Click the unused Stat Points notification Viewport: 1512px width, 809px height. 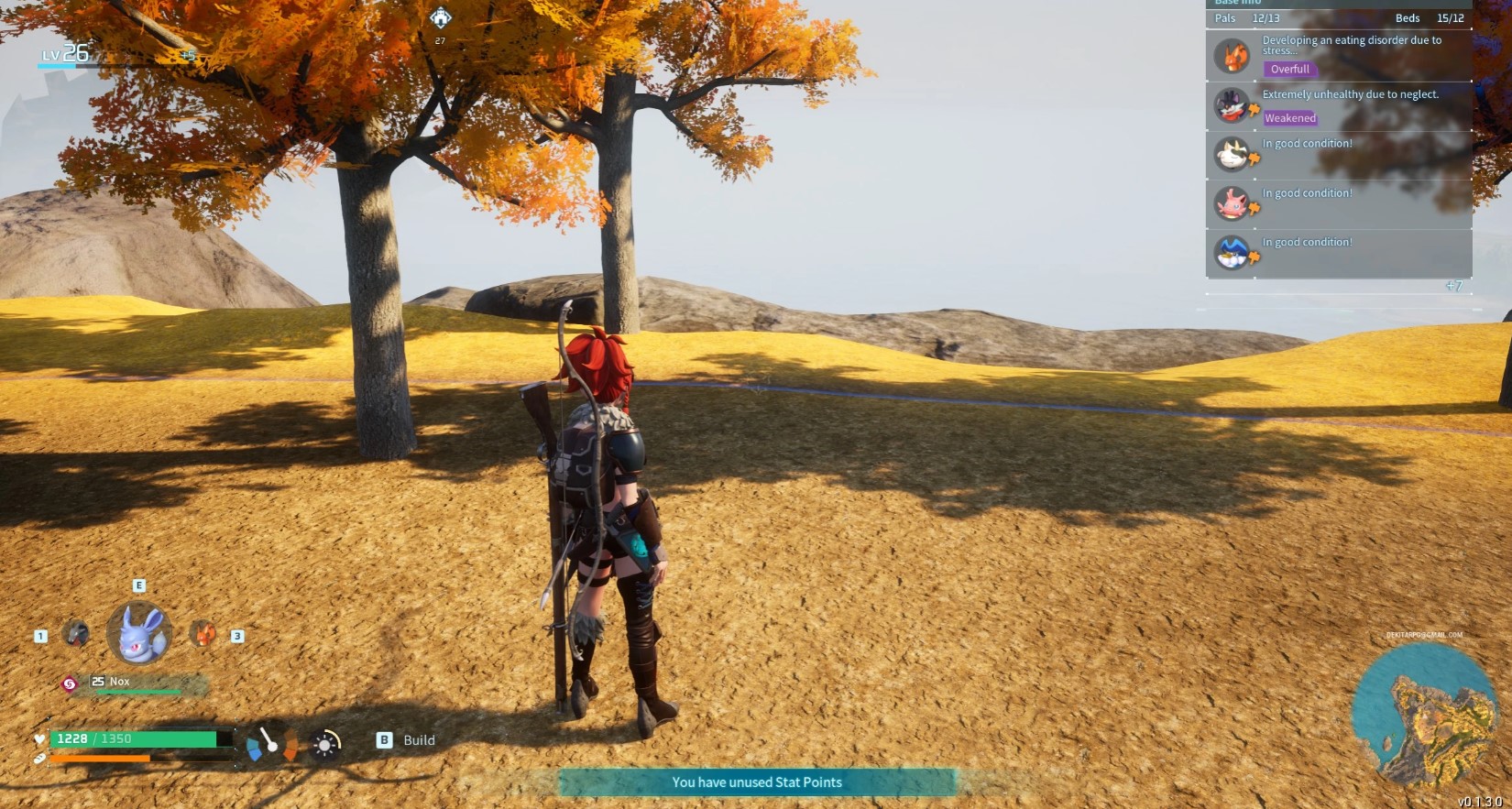pyautogui.click(x=757, y=782)
